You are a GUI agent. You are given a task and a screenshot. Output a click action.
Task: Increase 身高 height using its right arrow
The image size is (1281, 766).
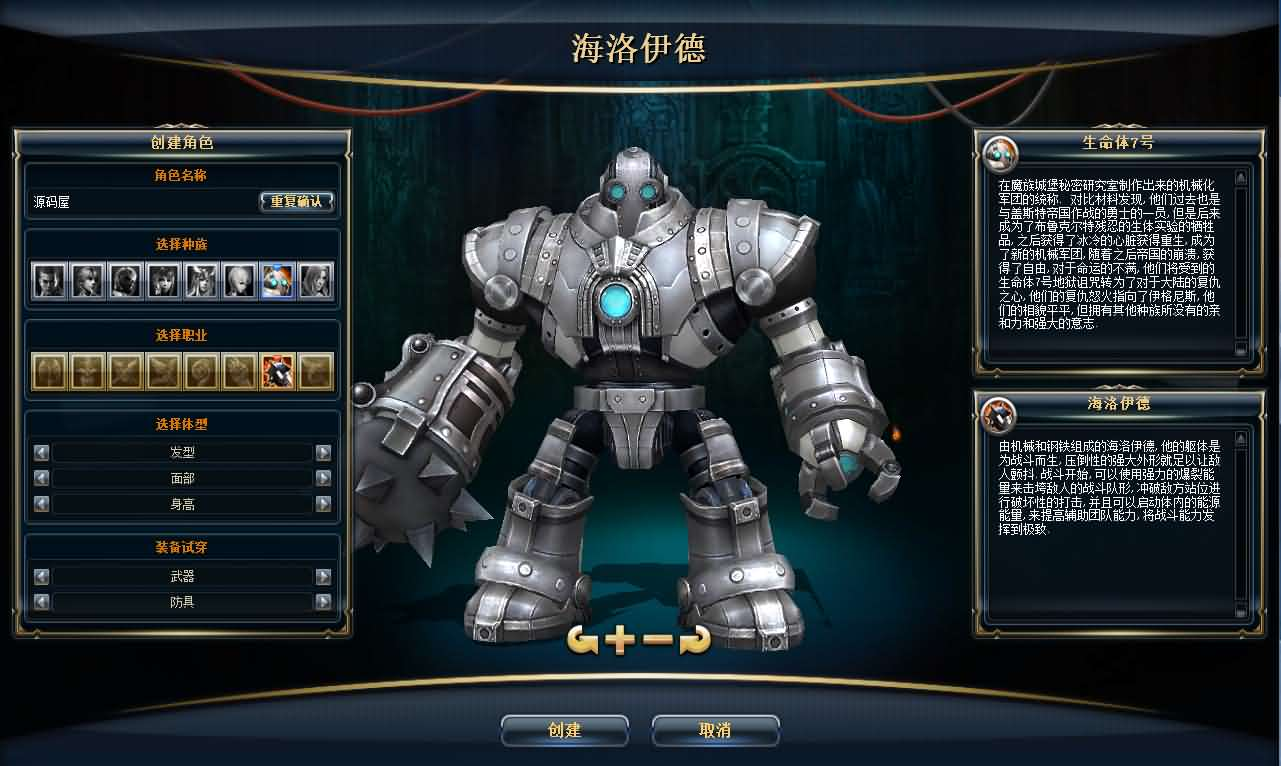tap(322, 503)
